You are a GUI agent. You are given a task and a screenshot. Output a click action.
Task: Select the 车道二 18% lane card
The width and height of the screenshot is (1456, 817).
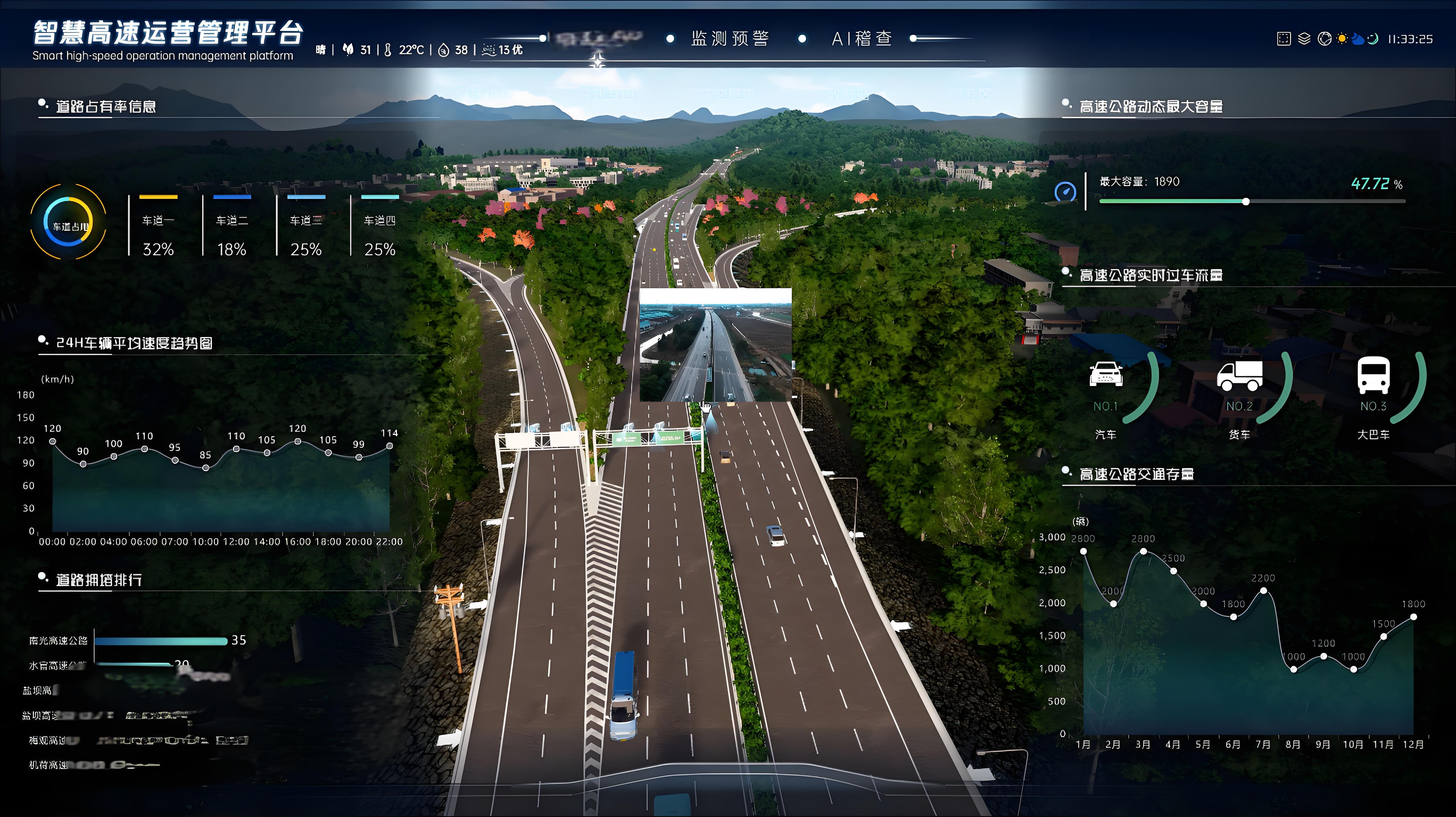(x=232, y=227)
